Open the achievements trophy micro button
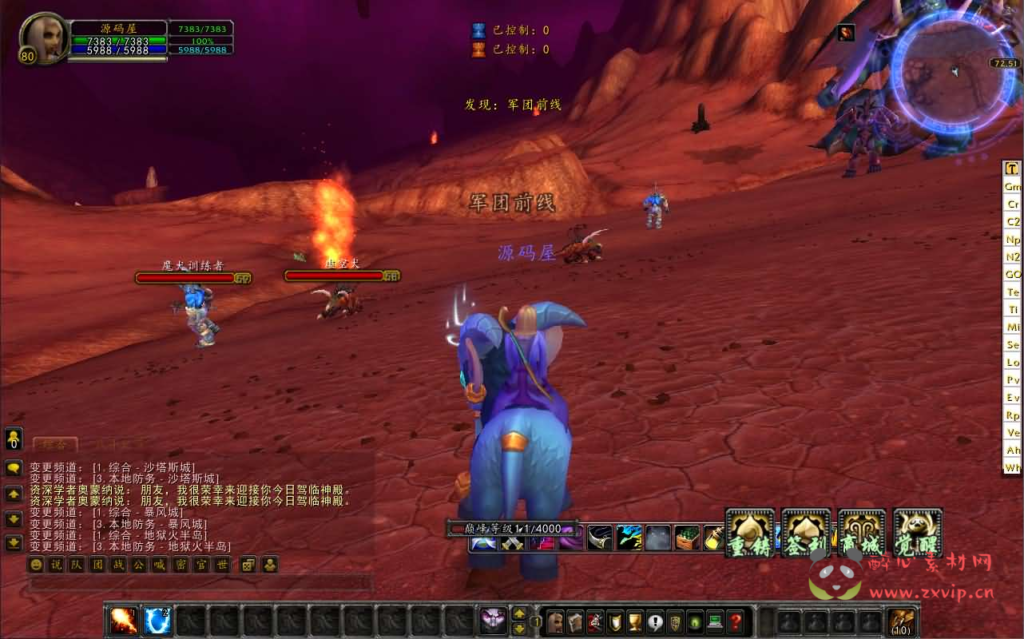The width and height of the screenshot is (1024, 639). tap(635, 621)
